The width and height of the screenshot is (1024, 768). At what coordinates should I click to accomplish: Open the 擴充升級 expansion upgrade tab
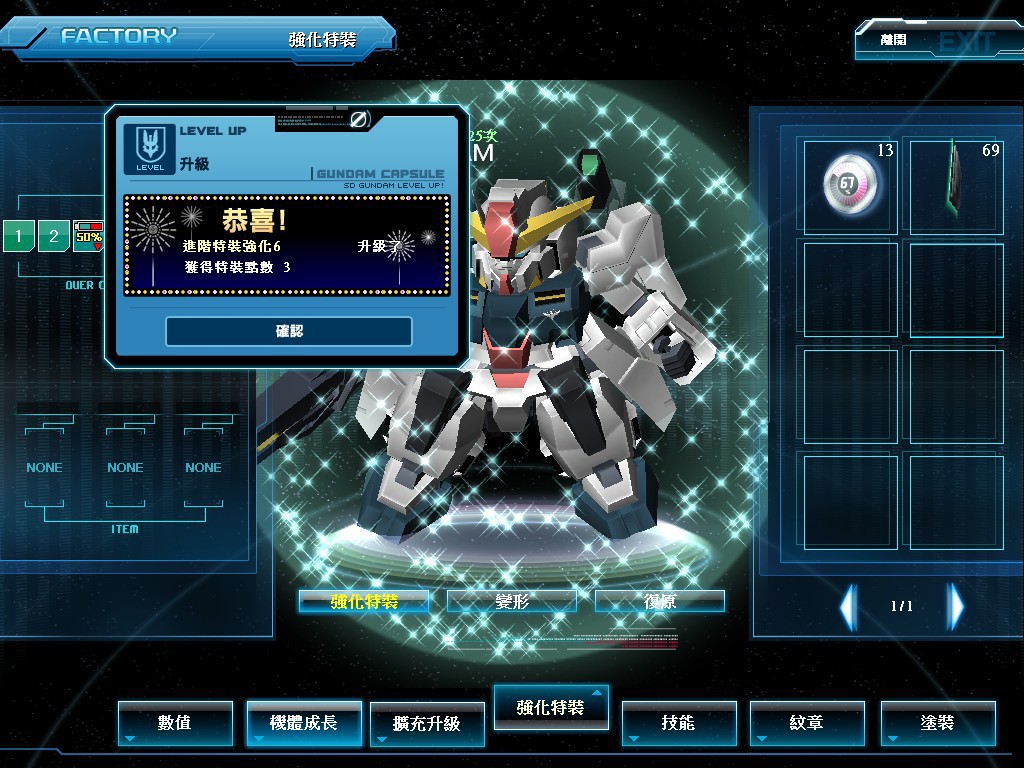[427, 723]
